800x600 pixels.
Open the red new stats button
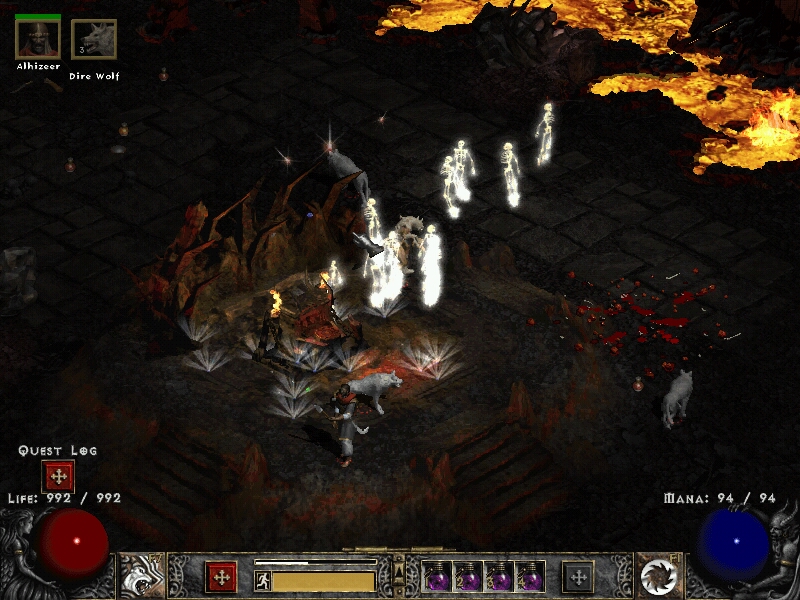coord(221,577)
